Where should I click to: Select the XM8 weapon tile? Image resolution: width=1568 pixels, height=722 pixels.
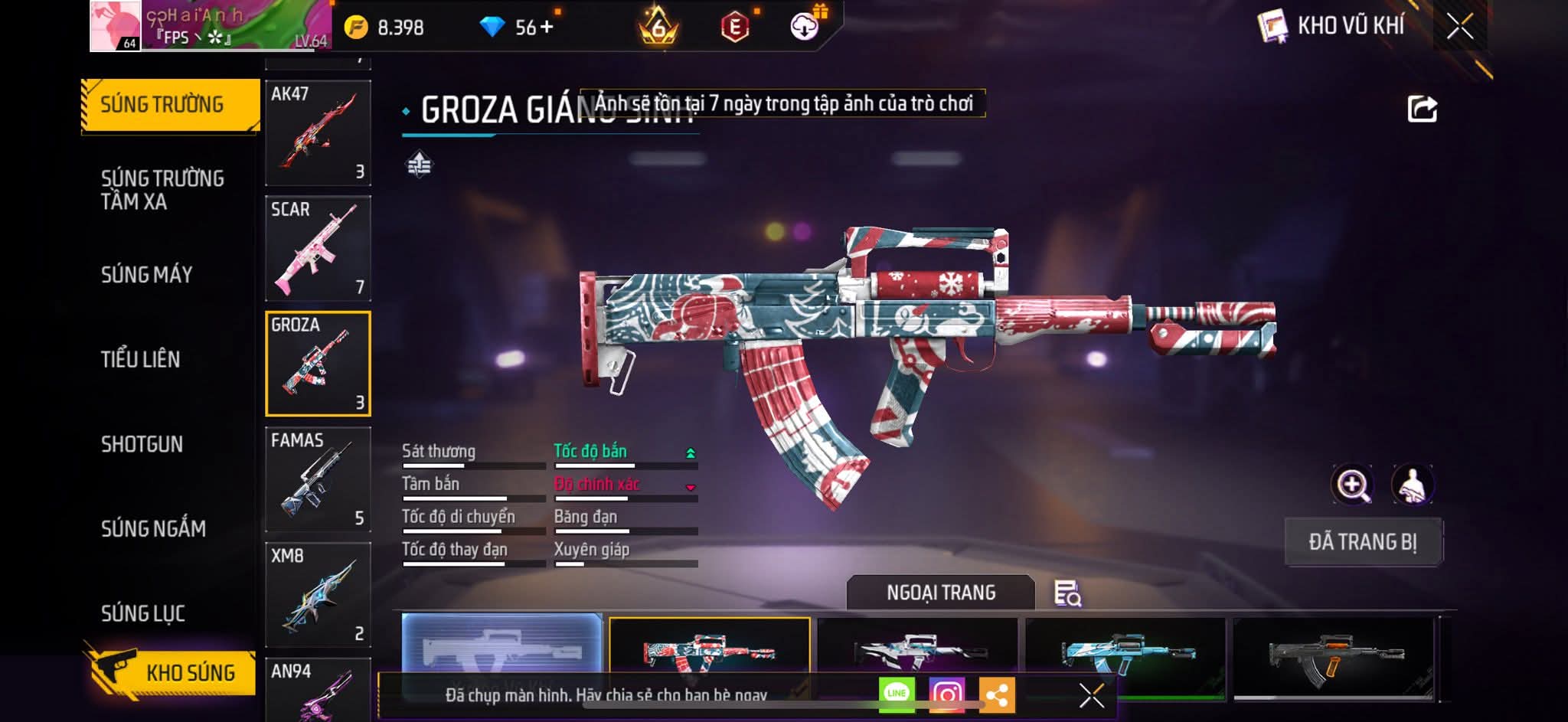point(318,595)
